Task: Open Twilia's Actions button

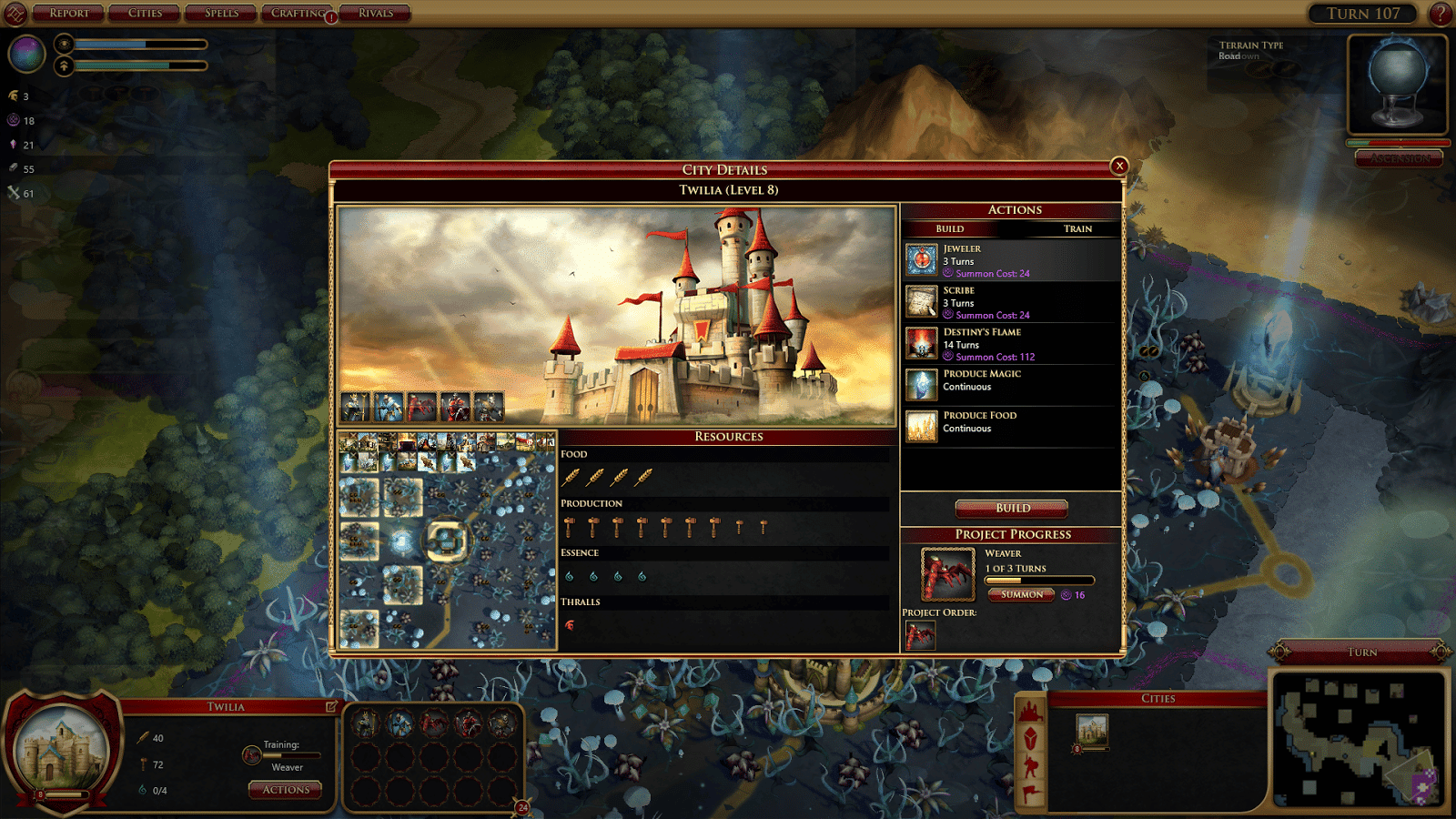Action: click(286, 790)
